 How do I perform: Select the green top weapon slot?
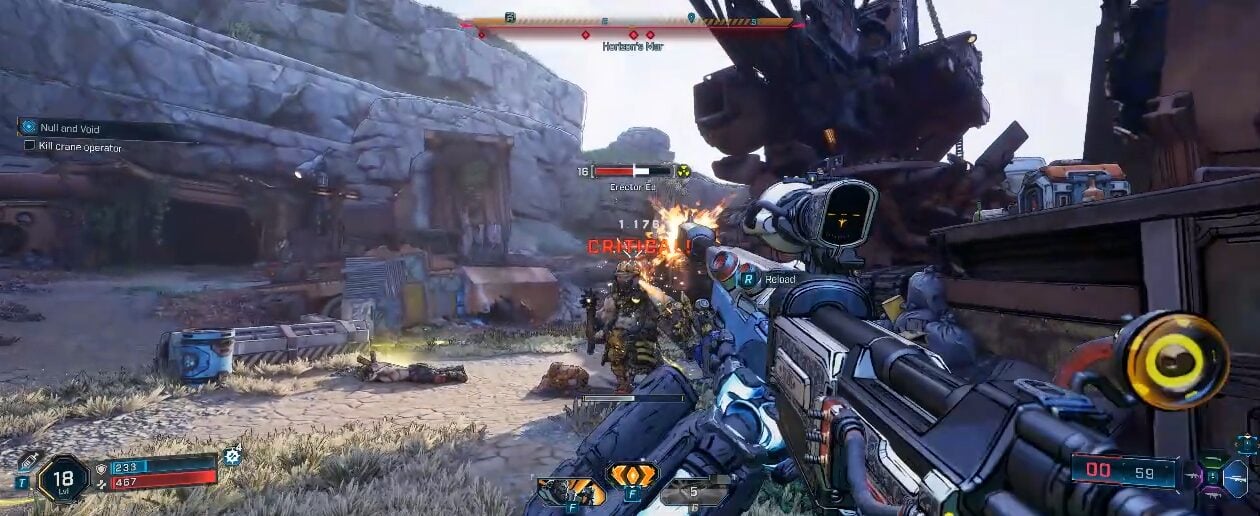pos(1213,460)
